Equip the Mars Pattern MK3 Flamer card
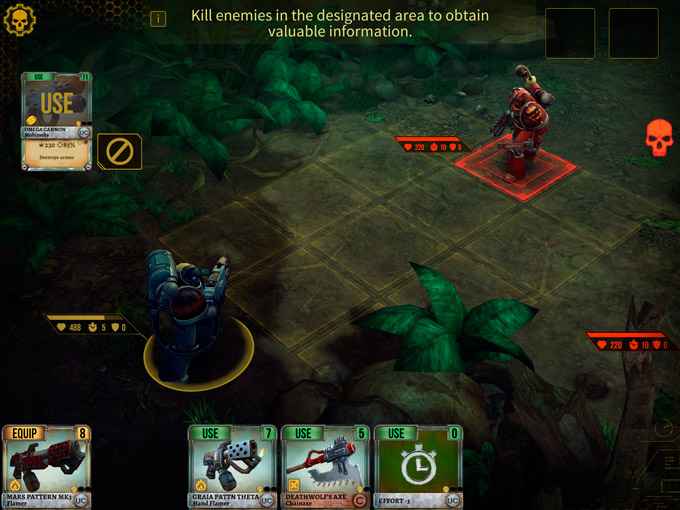The height and width of the screenshot is (510, 680). pyautogui.click(x=47, y=468)
